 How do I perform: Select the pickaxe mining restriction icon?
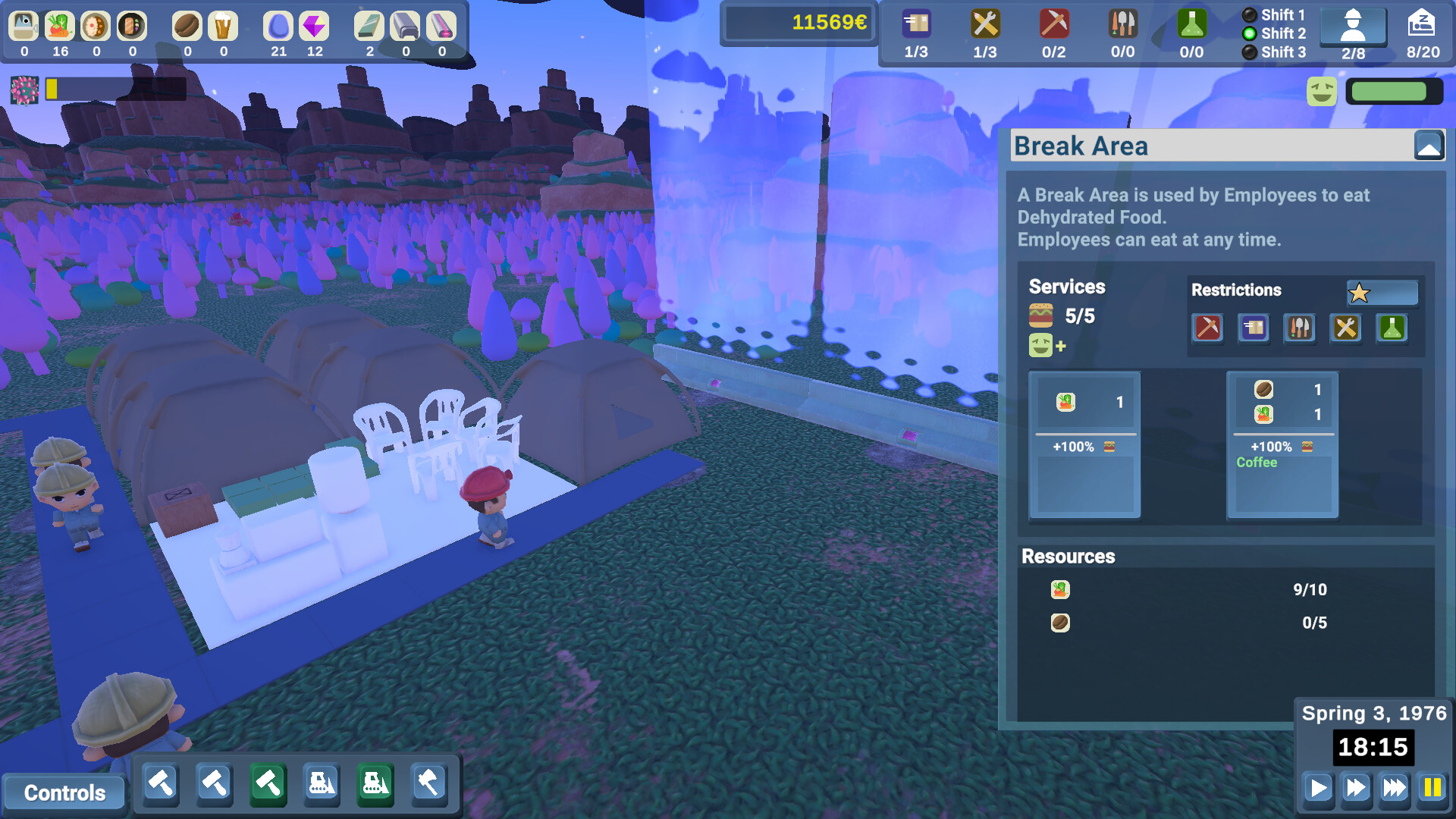pyautogui.click(x=1208, y=328)
